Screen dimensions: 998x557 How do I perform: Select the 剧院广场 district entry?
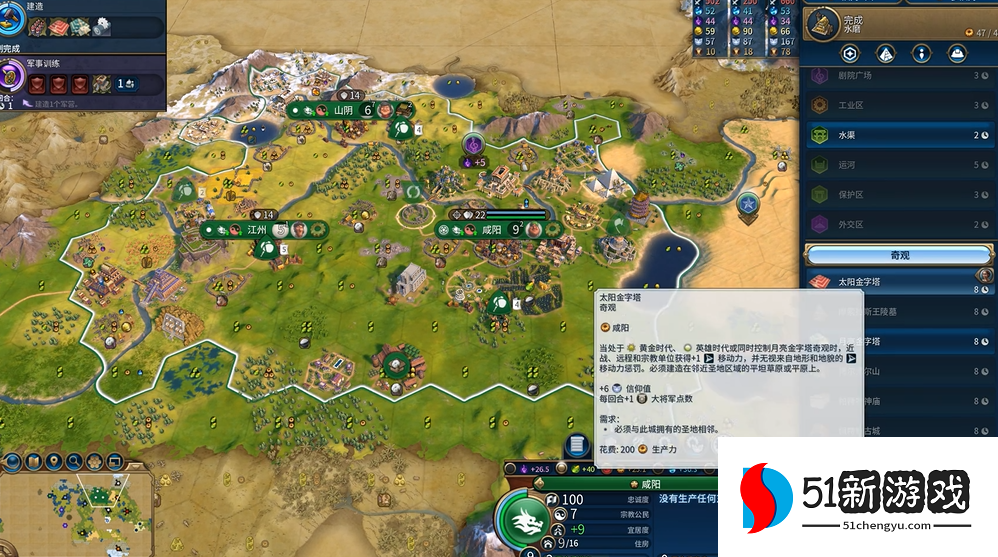click(x=900, y=76)
